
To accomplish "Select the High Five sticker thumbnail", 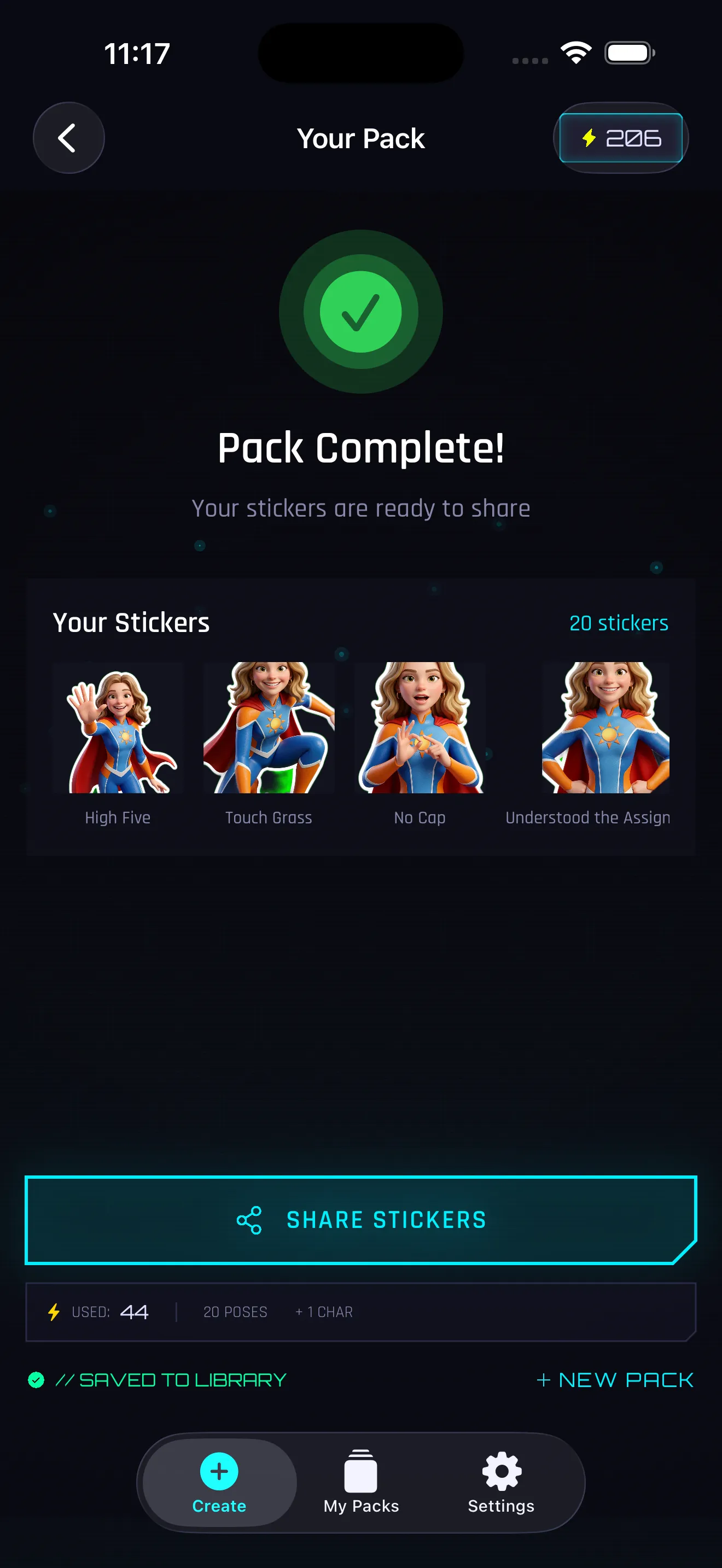I will pyautogui.click(x=118, y=727).
